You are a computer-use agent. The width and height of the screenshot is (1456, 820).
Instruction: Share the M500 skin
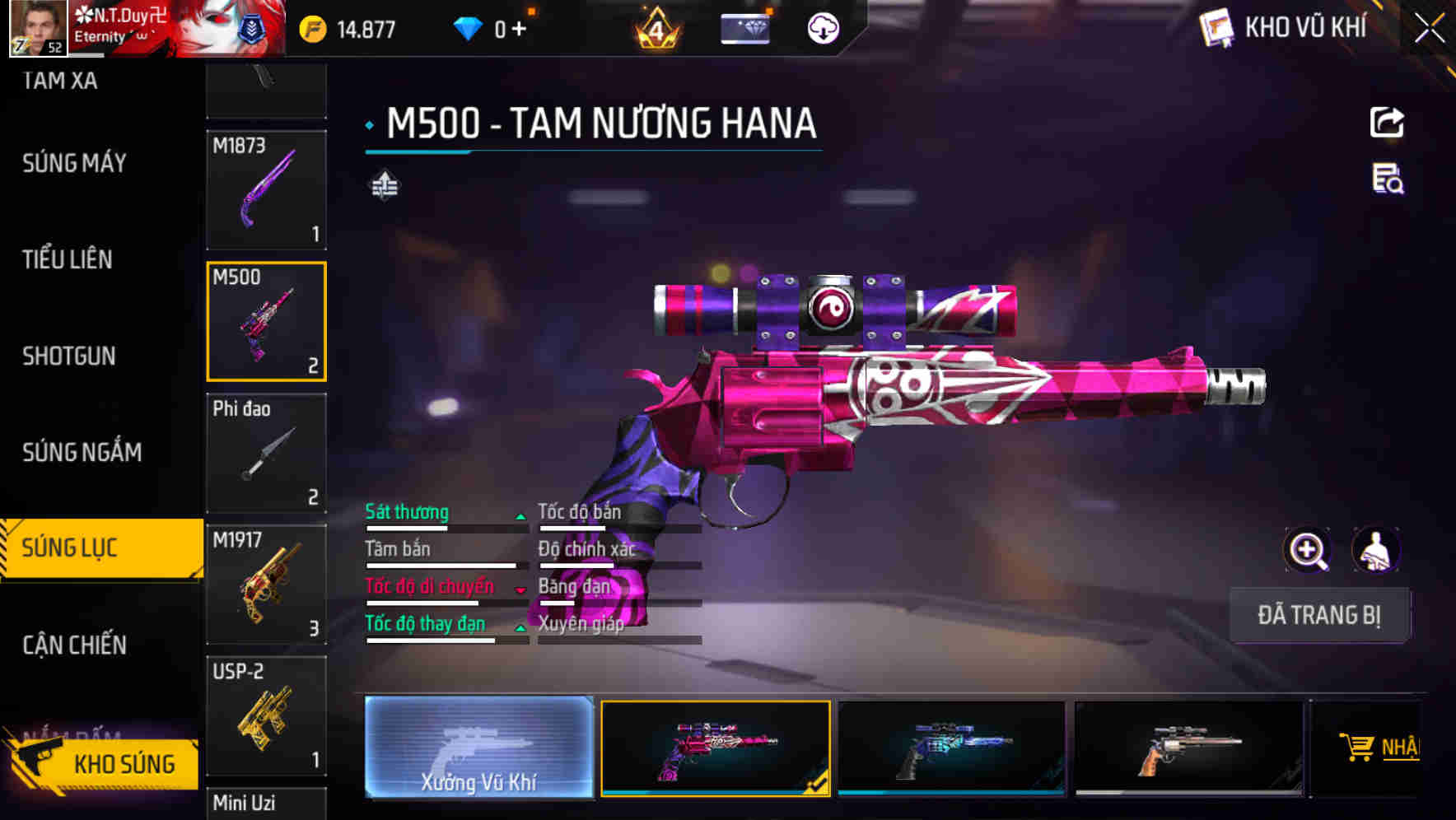pos(1387,123)
